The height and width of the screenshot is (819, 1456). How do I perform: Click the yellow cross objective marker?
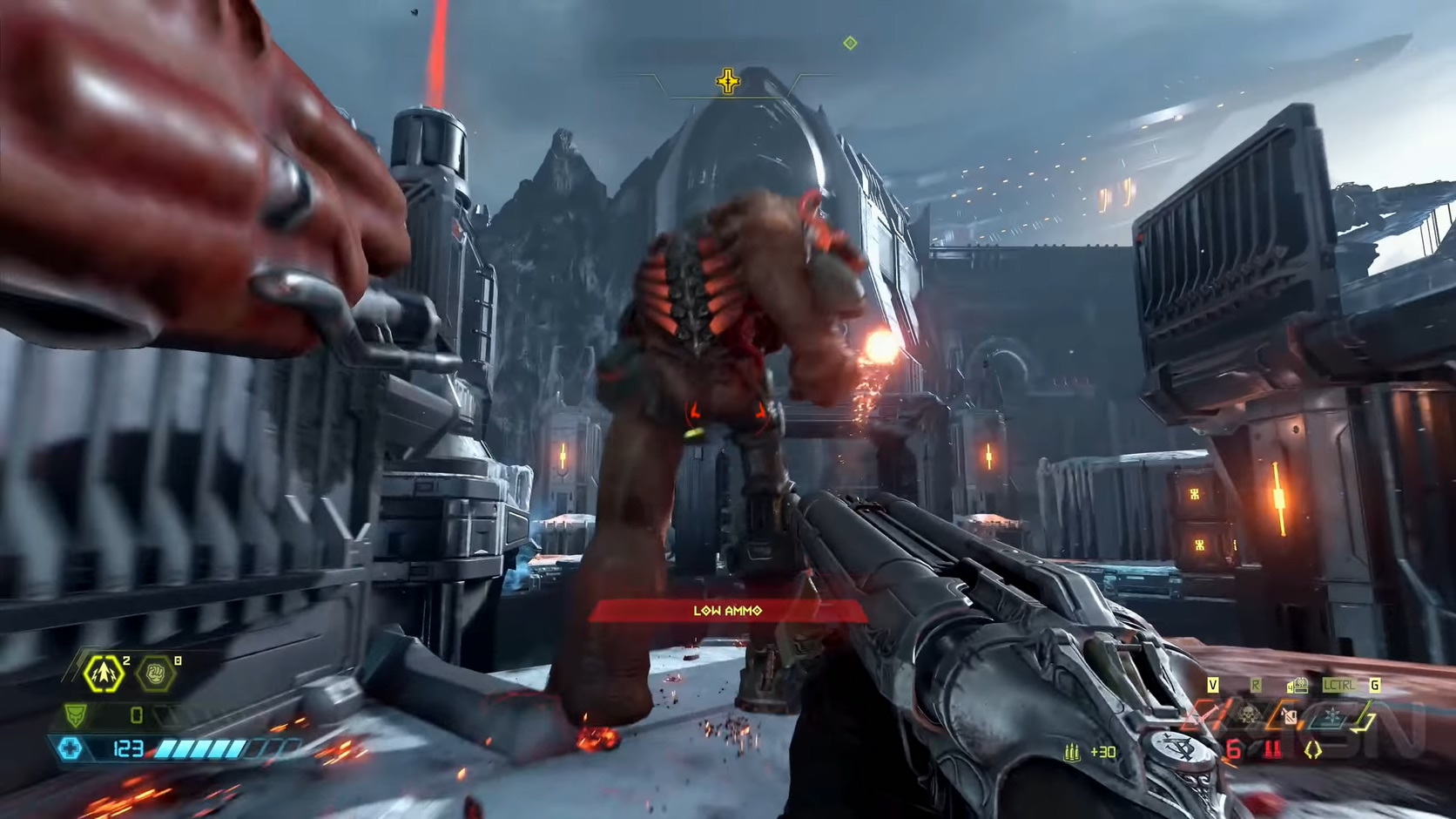(x=728, y=82)
